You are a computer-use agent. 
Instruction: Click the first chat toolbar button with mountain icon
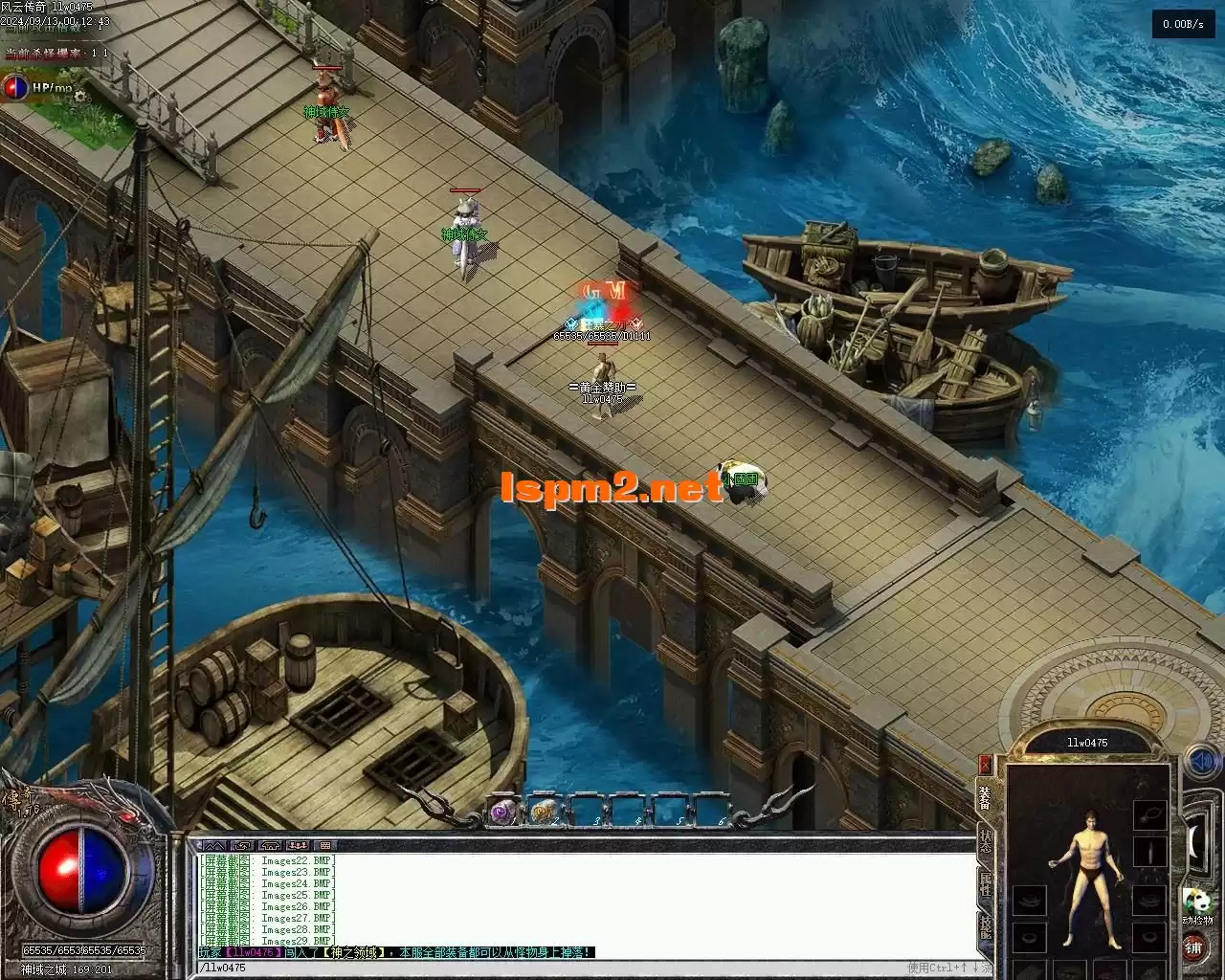point(213,846)
